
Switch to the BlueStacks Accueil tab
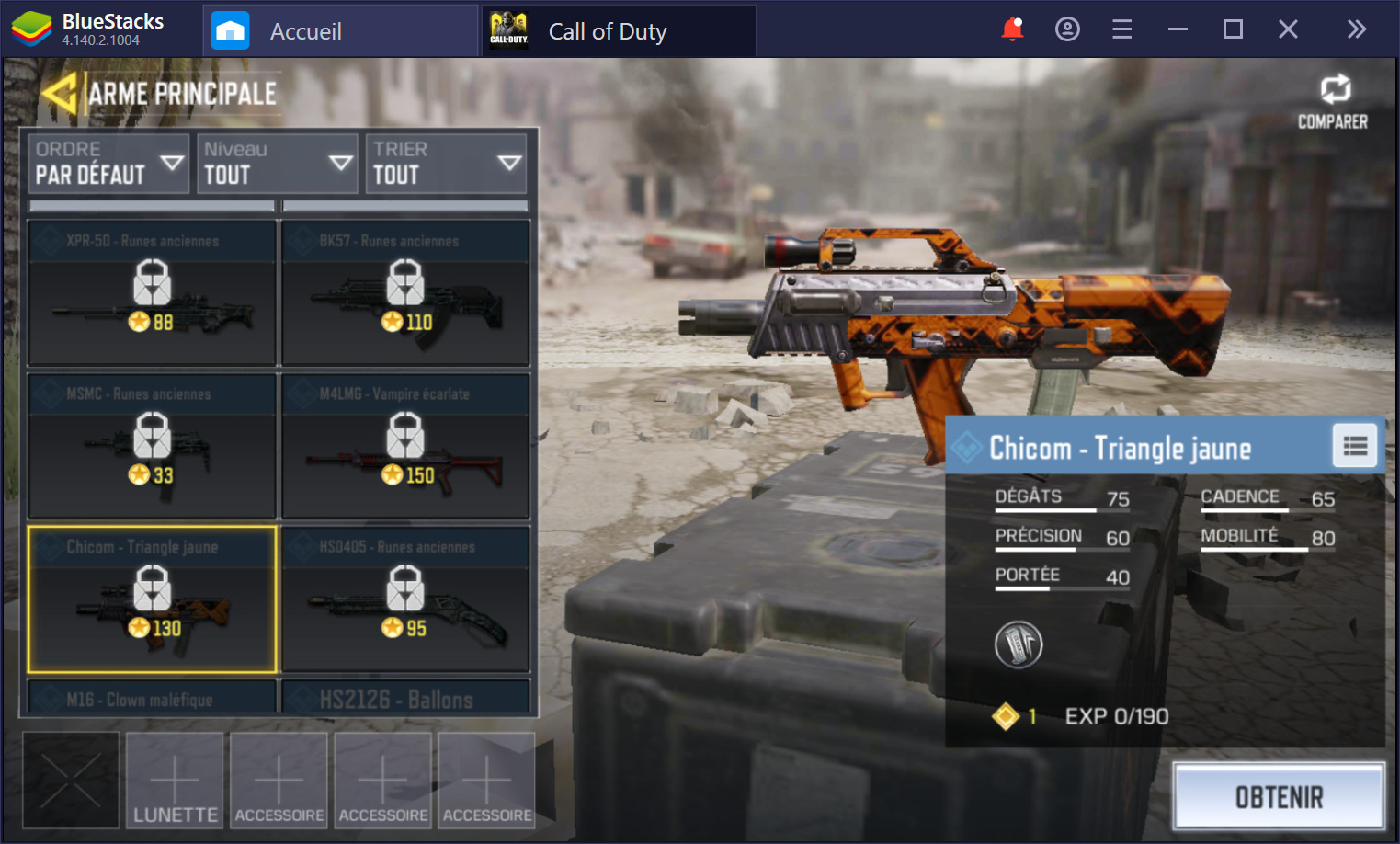305,31
